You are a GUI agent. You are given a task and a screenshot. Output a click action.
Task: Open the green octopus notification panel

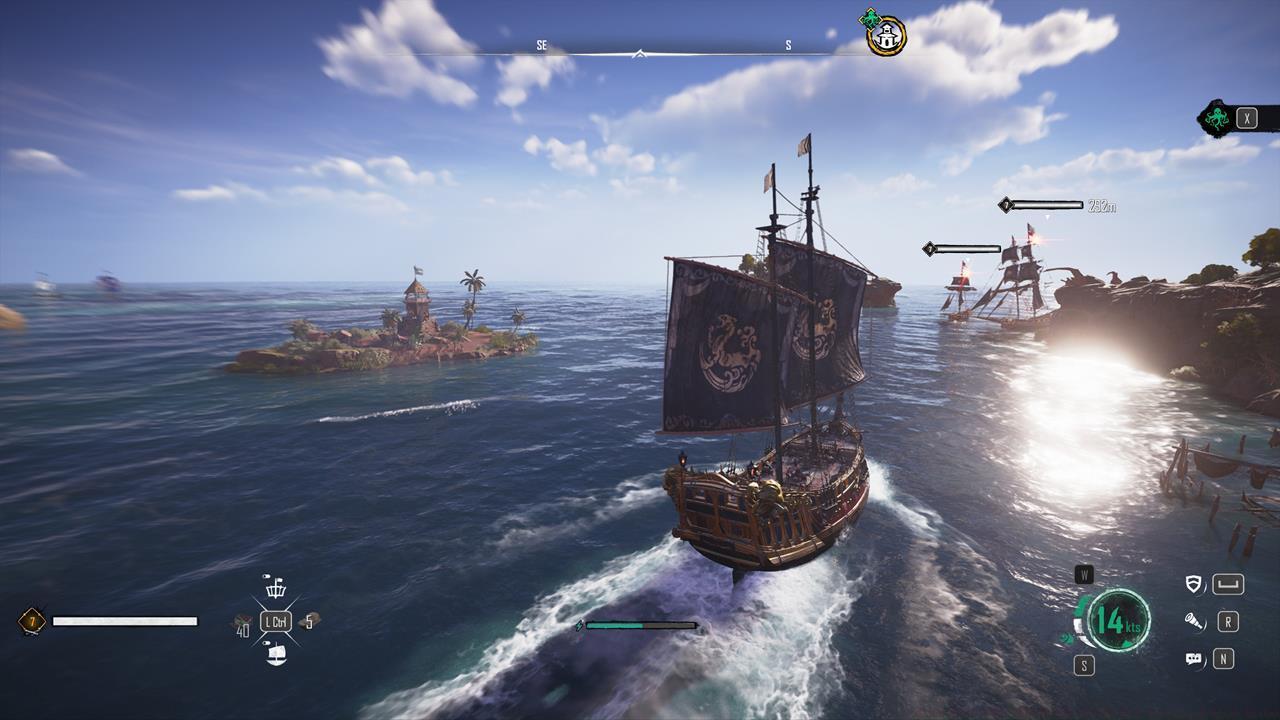point(1217,119)
